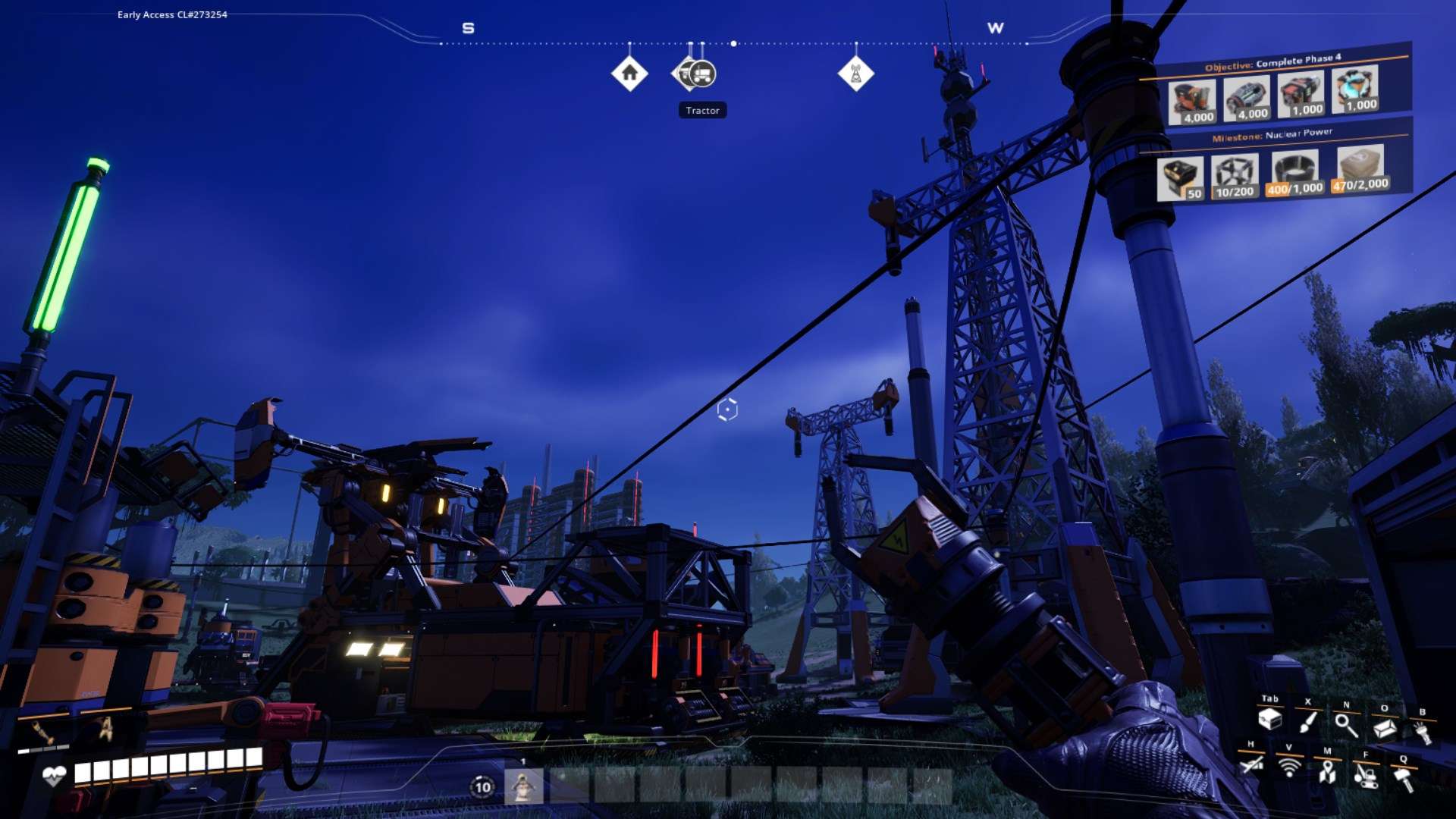Select the first hotbar slot item

(523, 786)
